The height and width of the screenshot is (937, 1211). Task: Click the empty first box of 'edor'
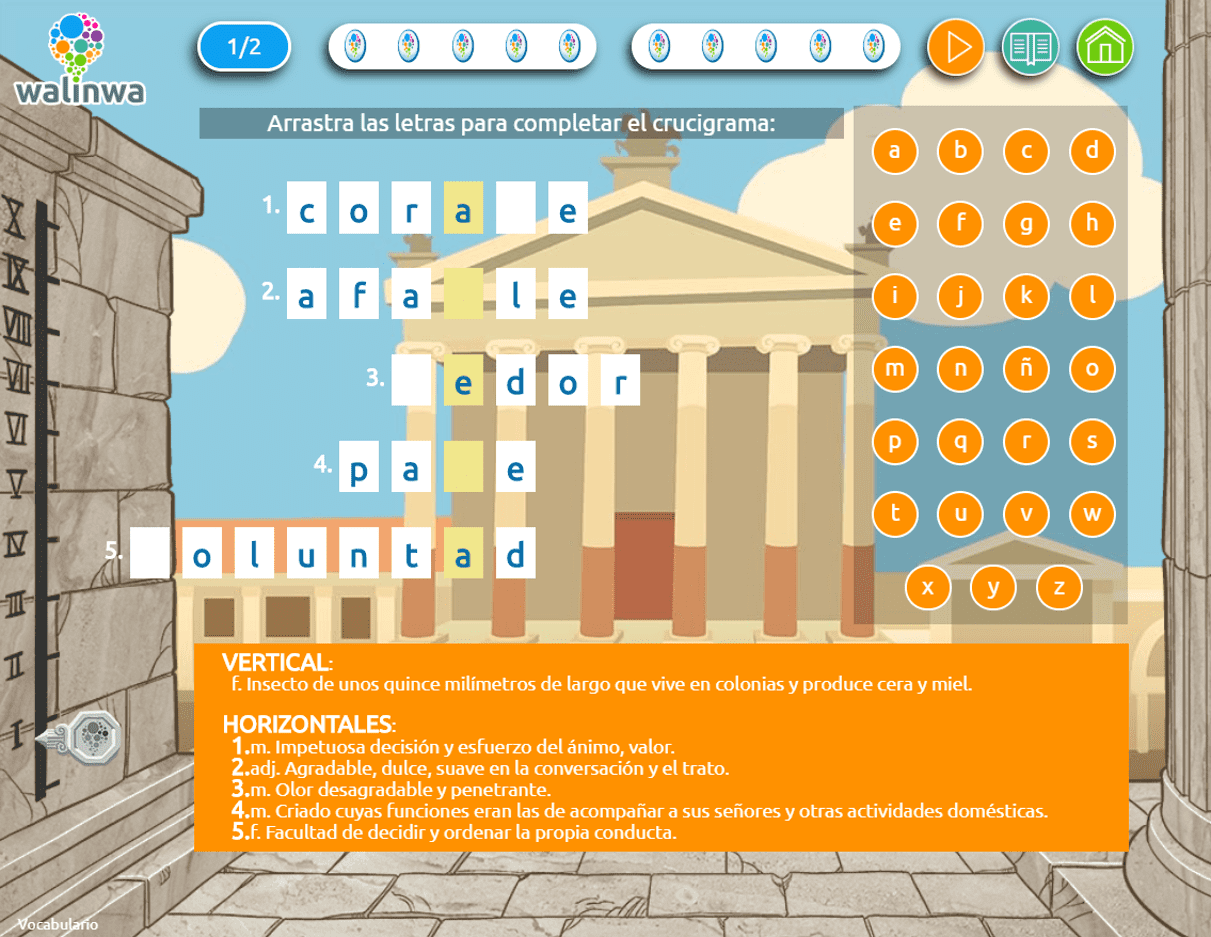pyautogui.click(x=411, y=381)
